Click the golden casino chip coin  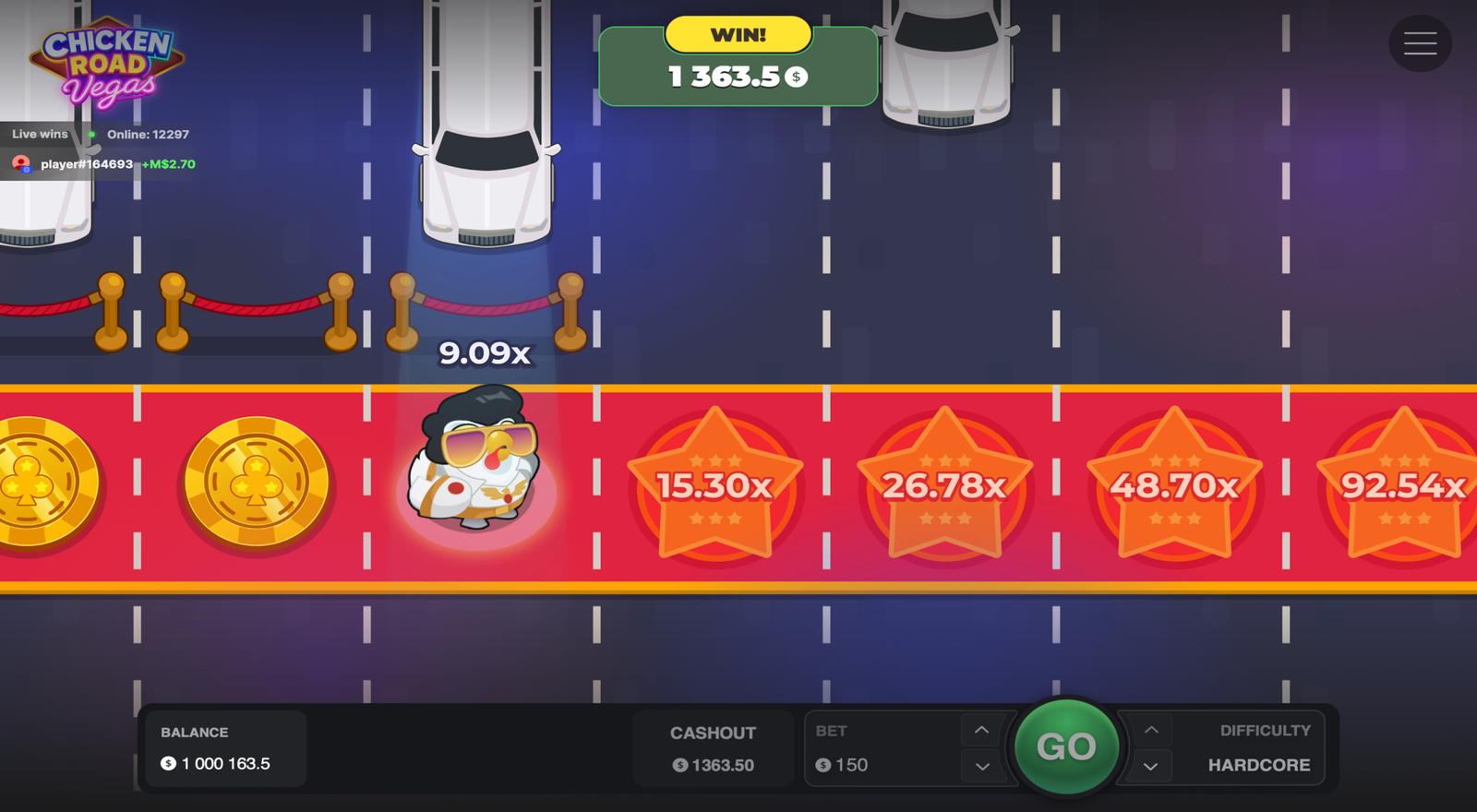tap(254, 483)
